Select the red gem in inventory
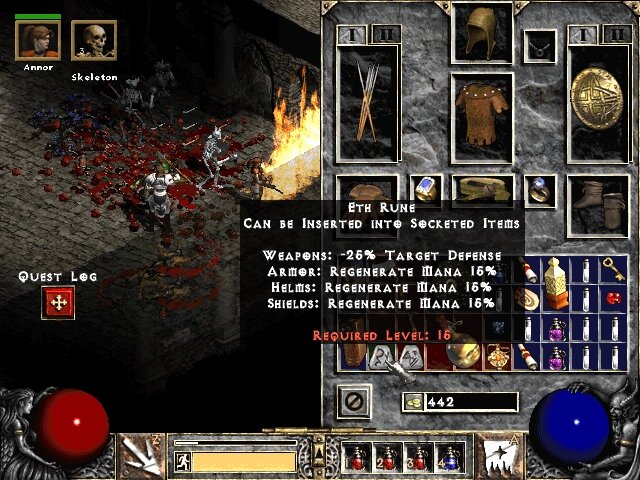The height and width of the screenshot is (480, 640). coord(612,299)
